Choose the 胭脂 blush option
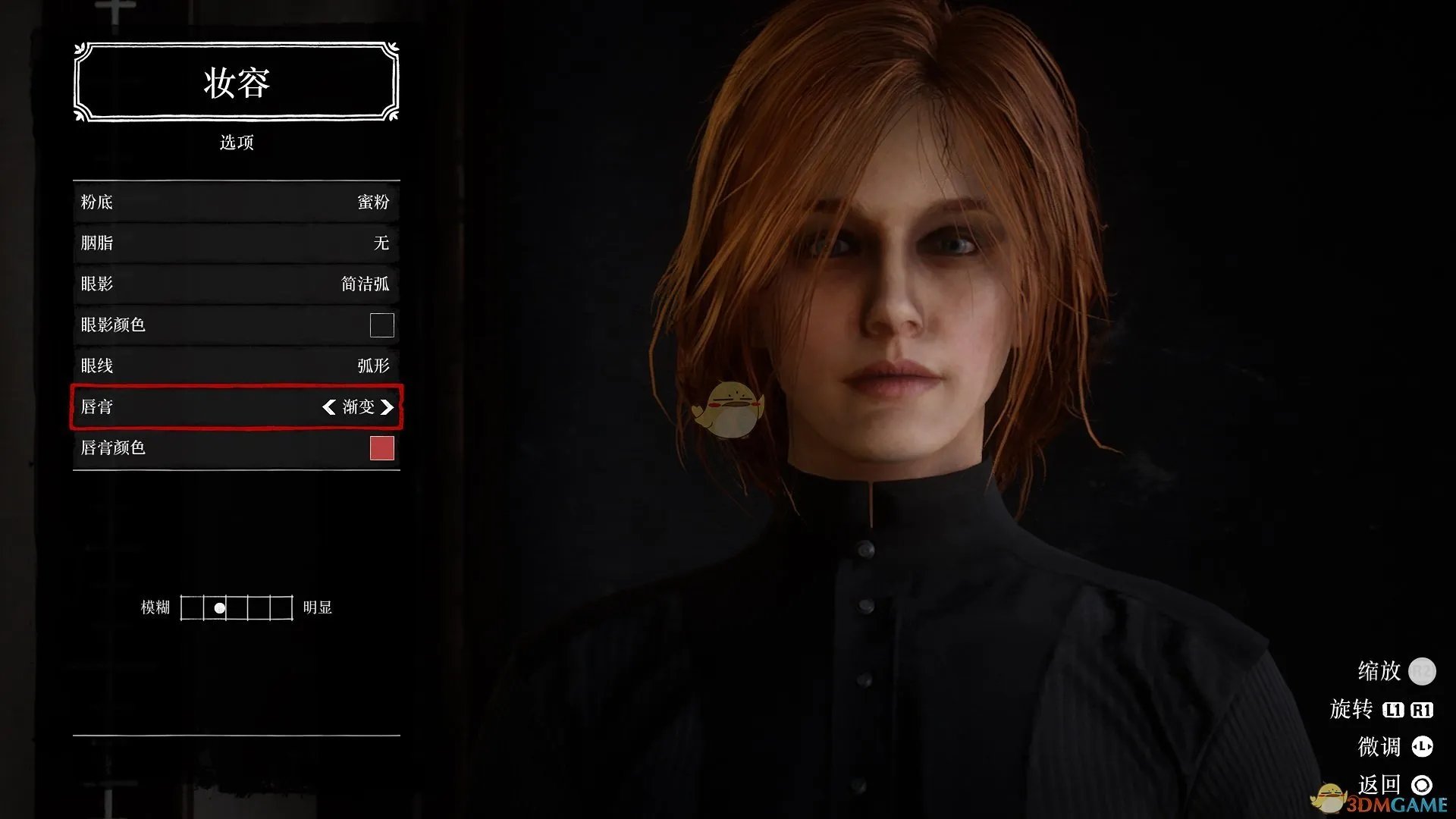Image resolution: width=1456 pixels, height=819 pixels. (236, 243)
